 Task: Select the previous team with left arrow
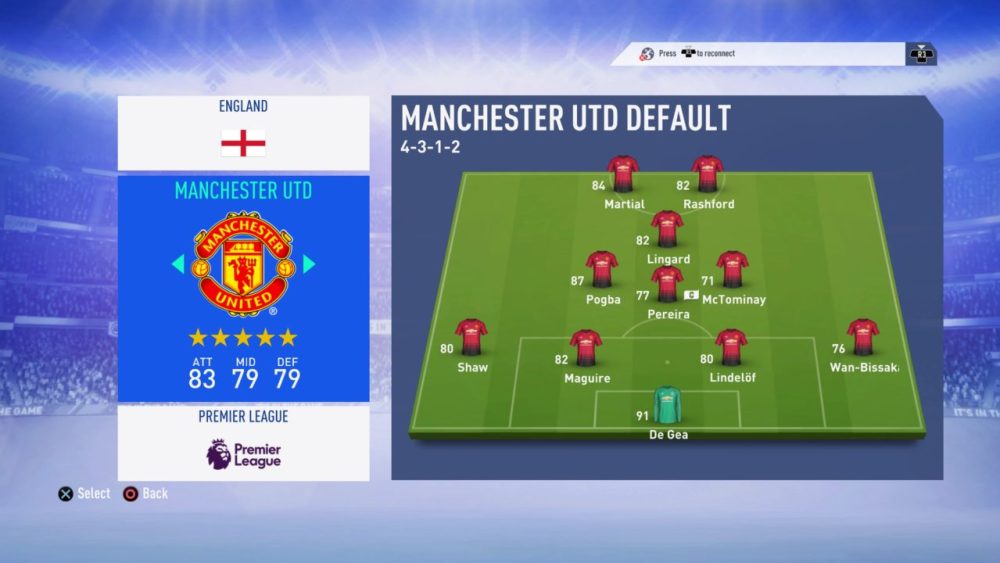pos(178,264)
